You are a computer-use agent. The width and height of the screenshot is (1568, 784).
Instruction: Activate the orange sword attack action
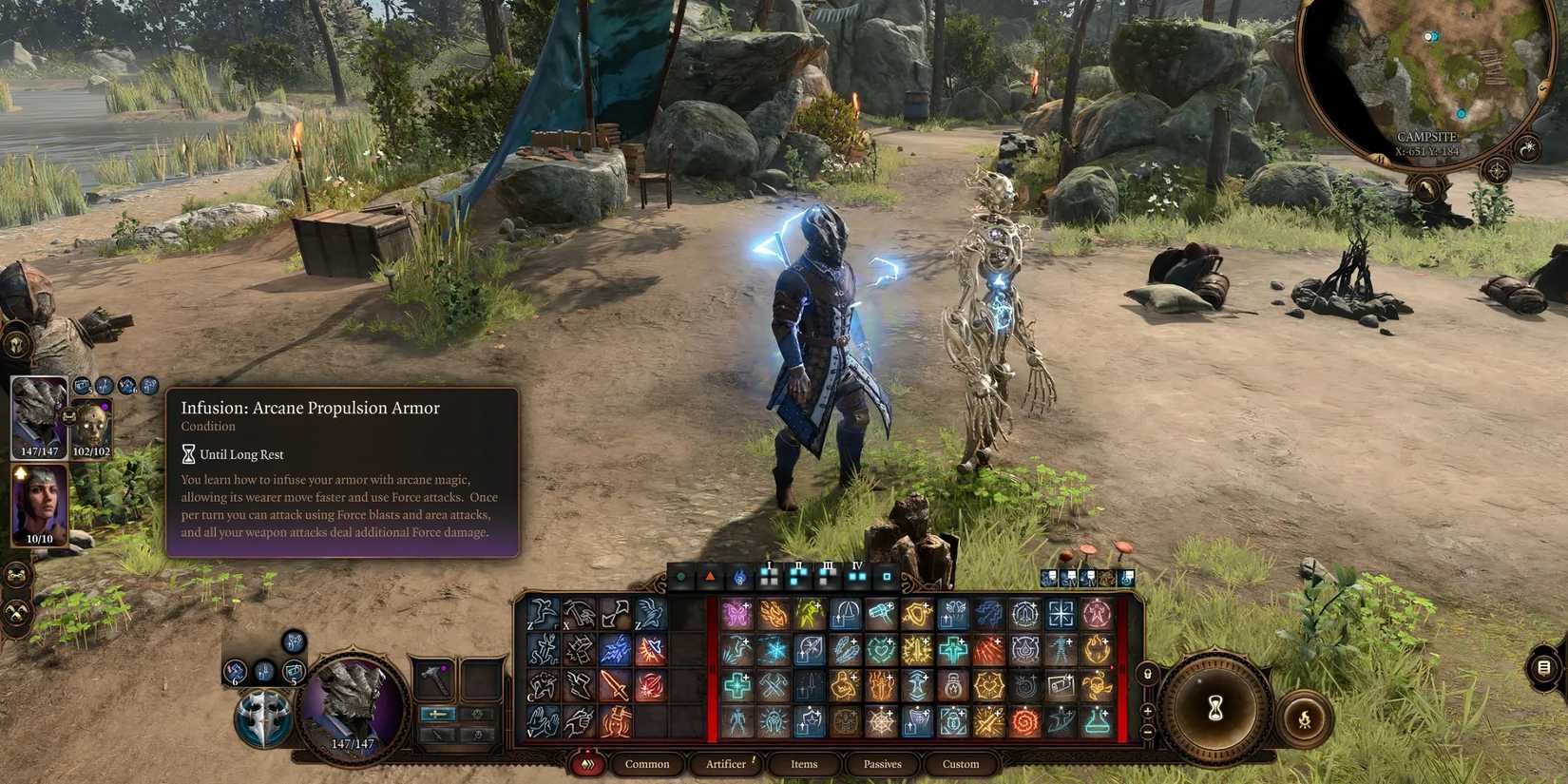(x=615, y=685)
